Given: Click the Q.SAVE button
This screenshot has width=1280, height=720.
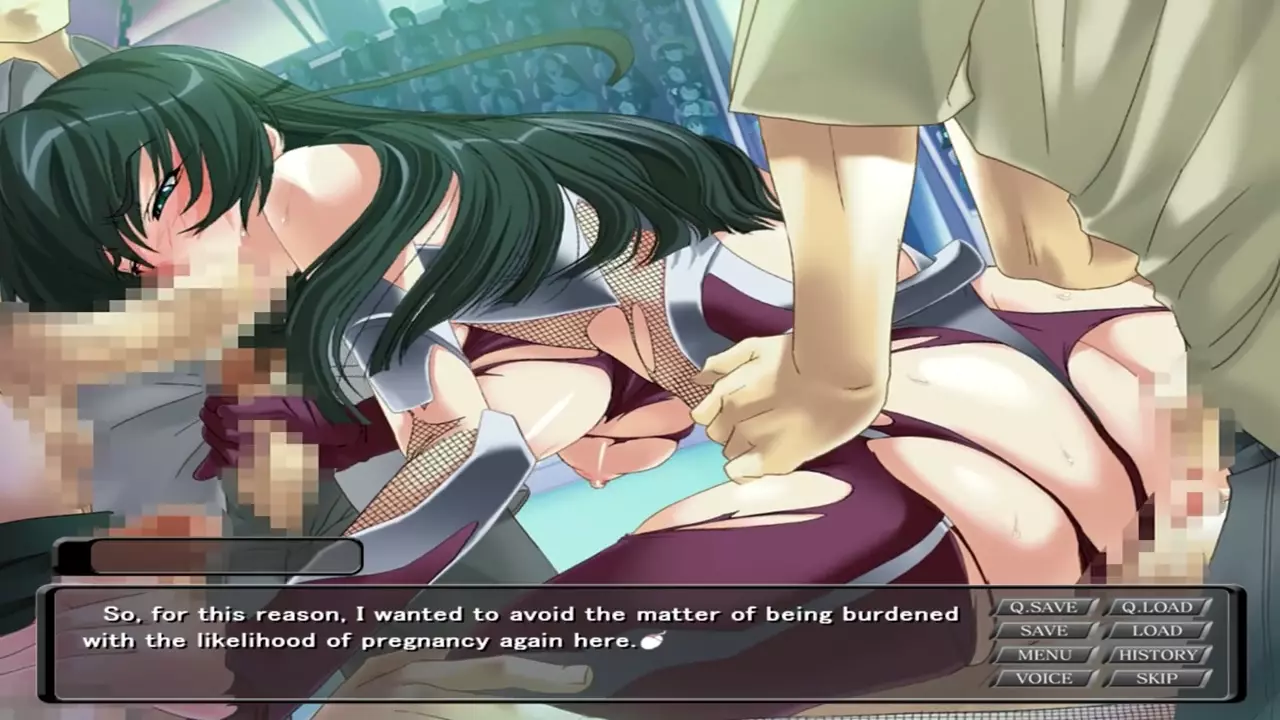Looking at the screenshot, I should point(1043,607).
